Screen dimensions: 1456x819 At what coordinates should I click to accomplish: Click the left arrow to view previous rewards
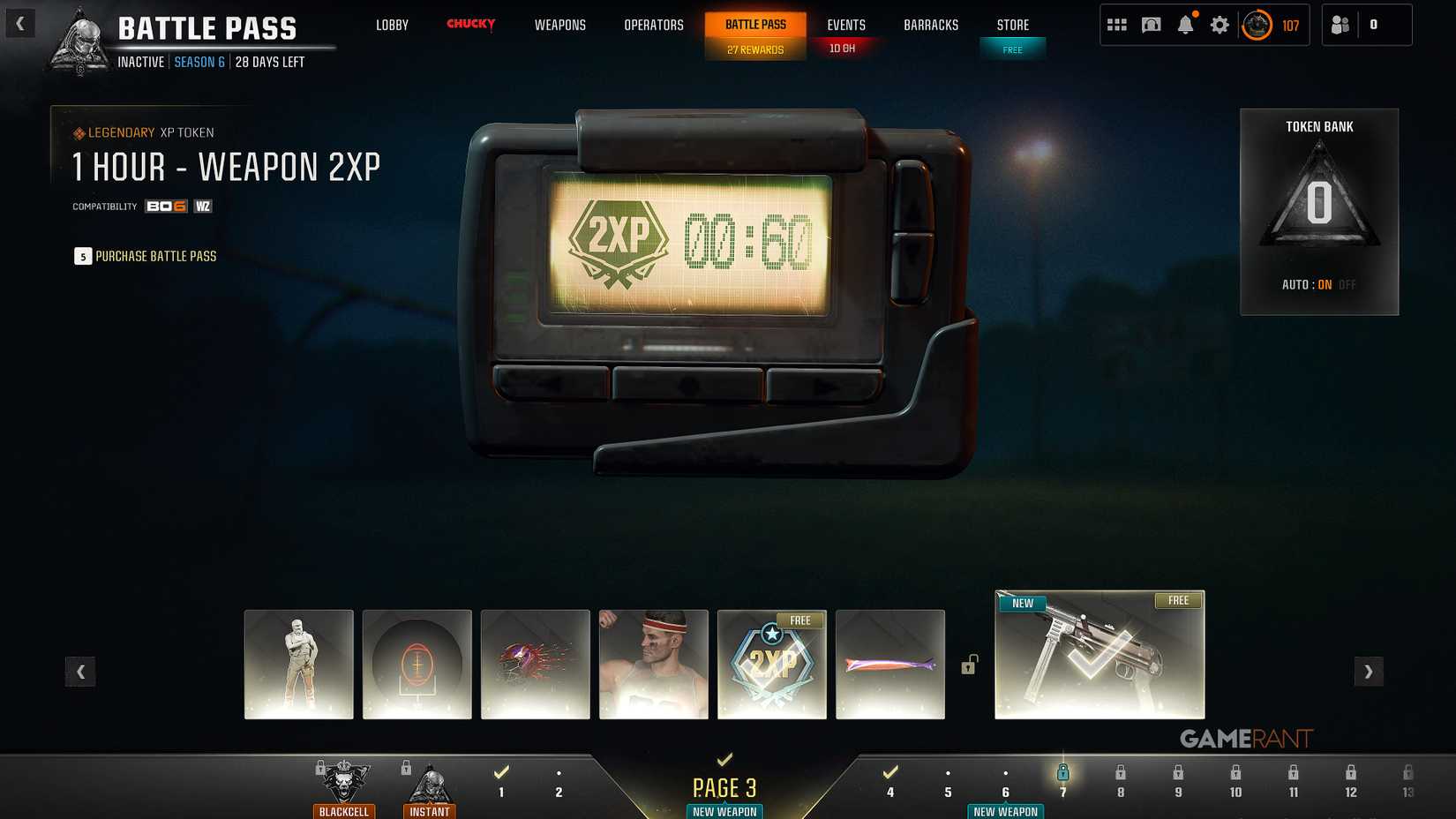point(80,672)
